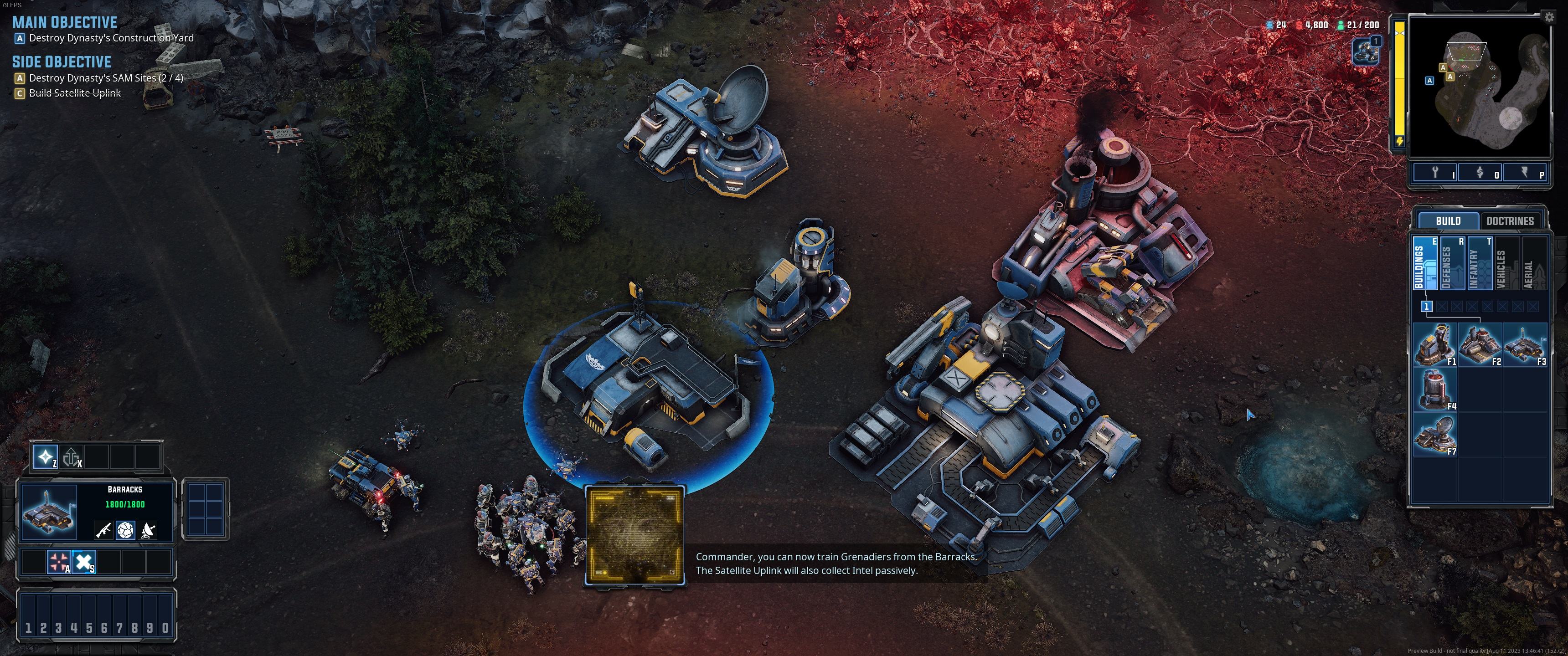Viewport: 1568px width, 656px height.
Task: Activate the four-point star ability
Action: 45,456
